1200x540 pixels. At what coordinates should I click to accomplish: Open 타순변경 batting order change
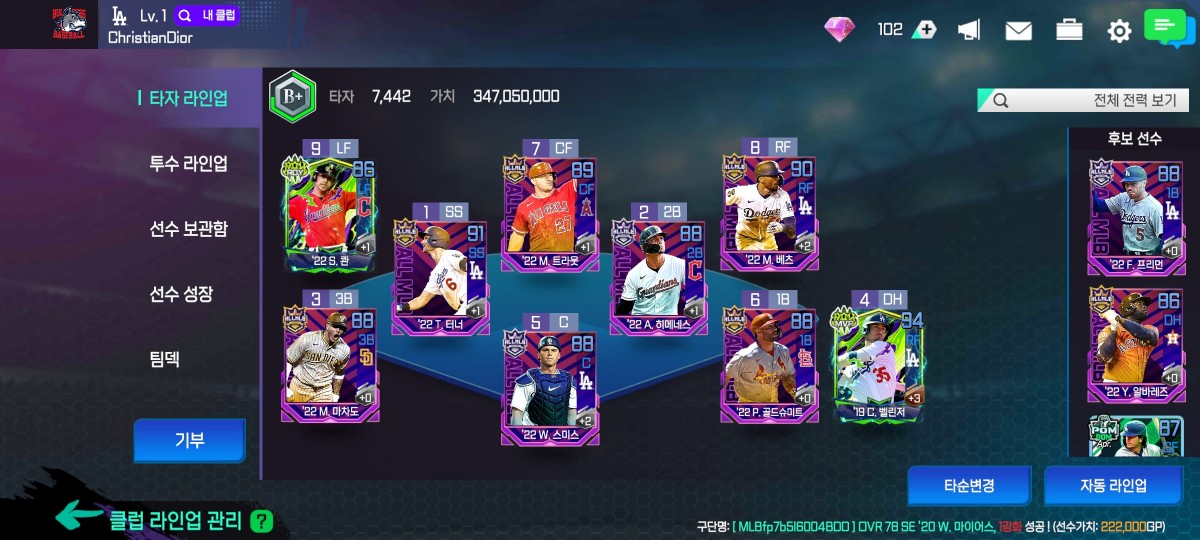coord(969,486)
